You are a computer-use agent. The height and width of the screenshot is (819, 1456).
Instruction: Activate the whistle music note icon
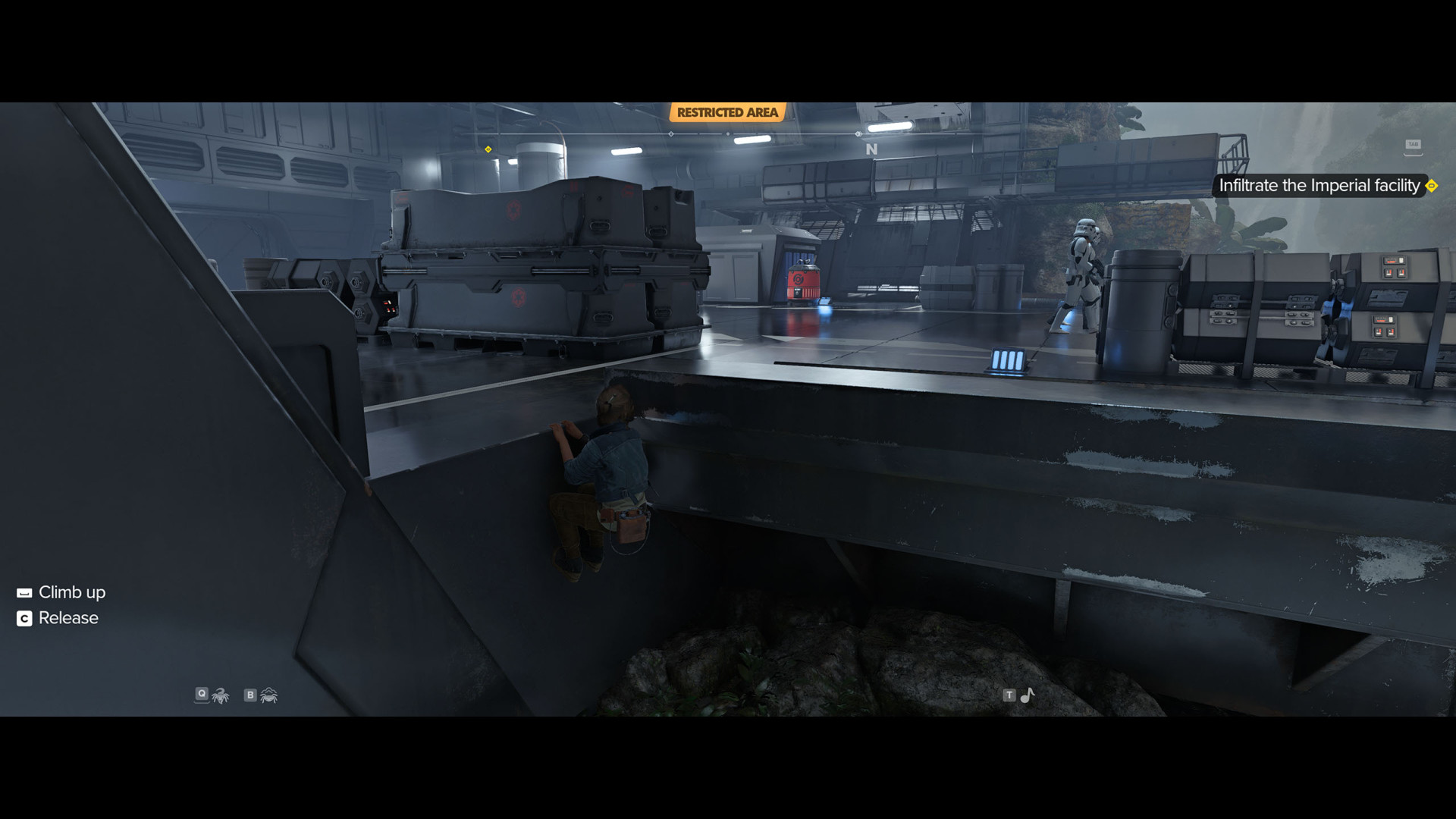[x=1028, y=695]
